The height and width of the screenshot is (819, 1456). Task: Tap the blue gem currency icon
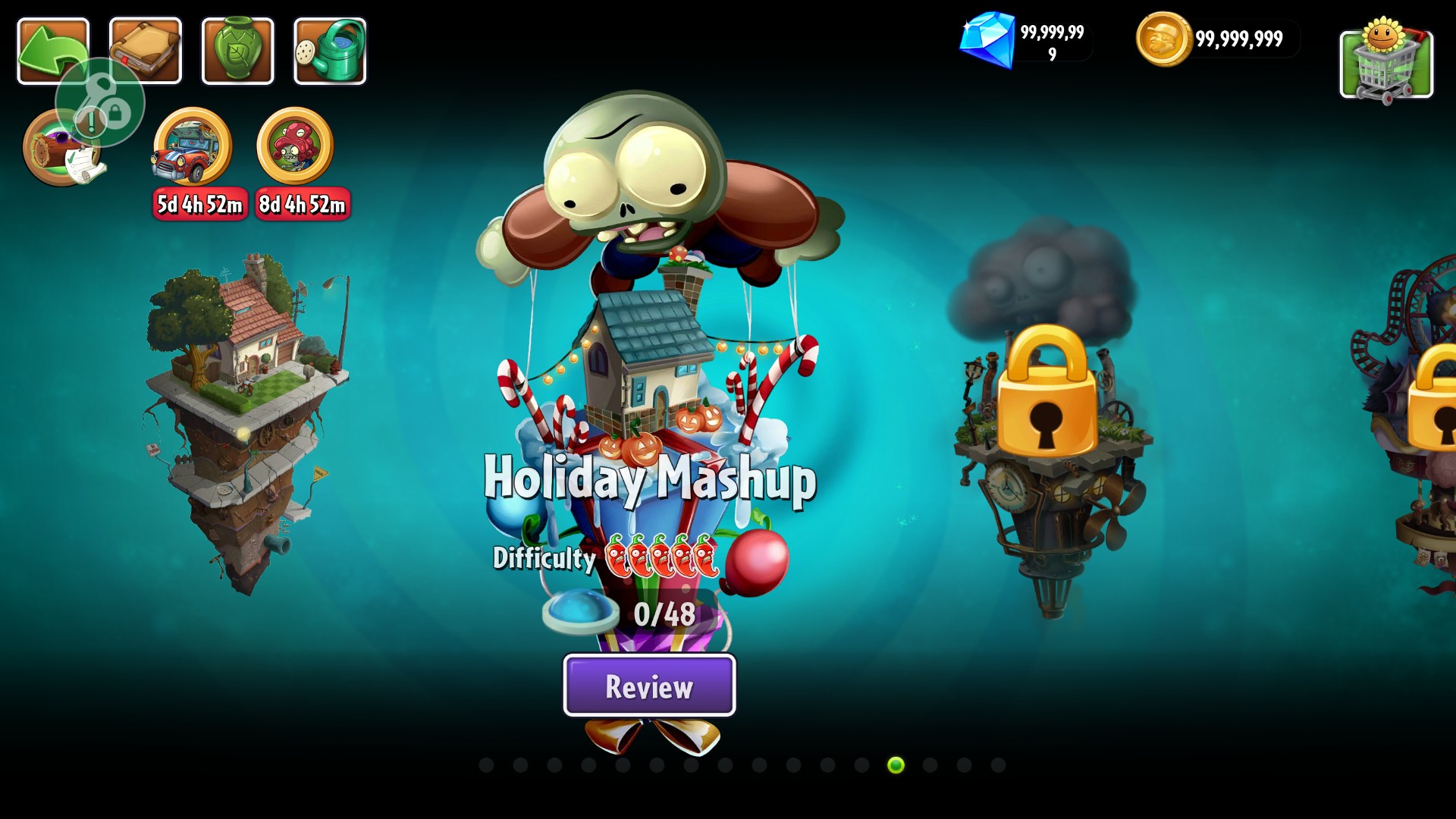click(x=987, y=39)
